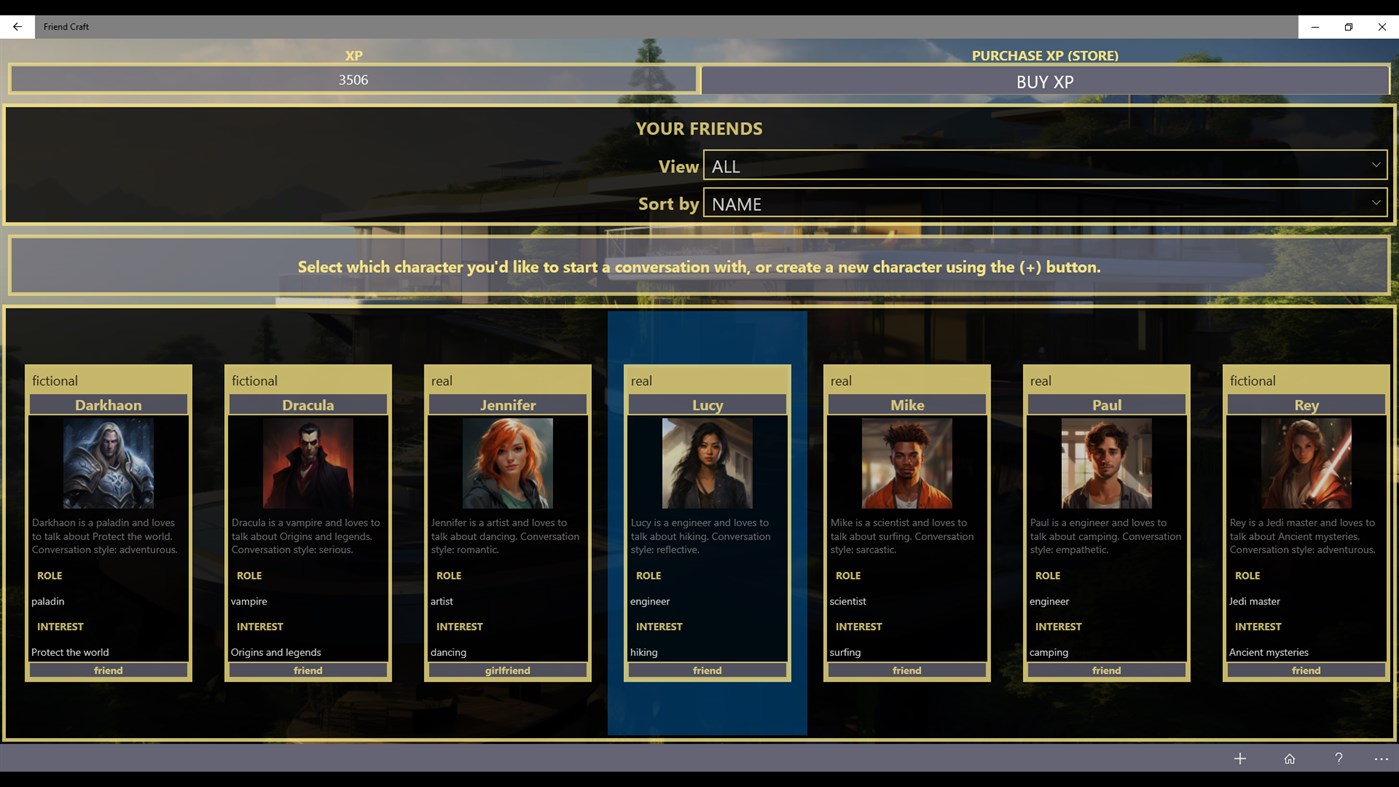The height and width of the screenshot is (787, 1399).
Task: Open the View filter dropdown showing ALL
Action: point(1045,165)
